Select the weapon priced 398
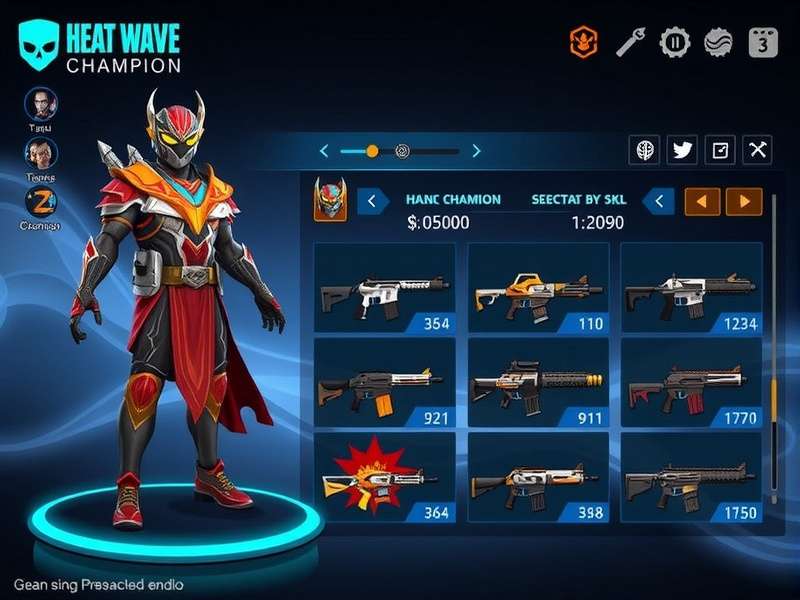The height and width of the screenshot is (600, 800). pyautogui.click(x=538, y=479)
